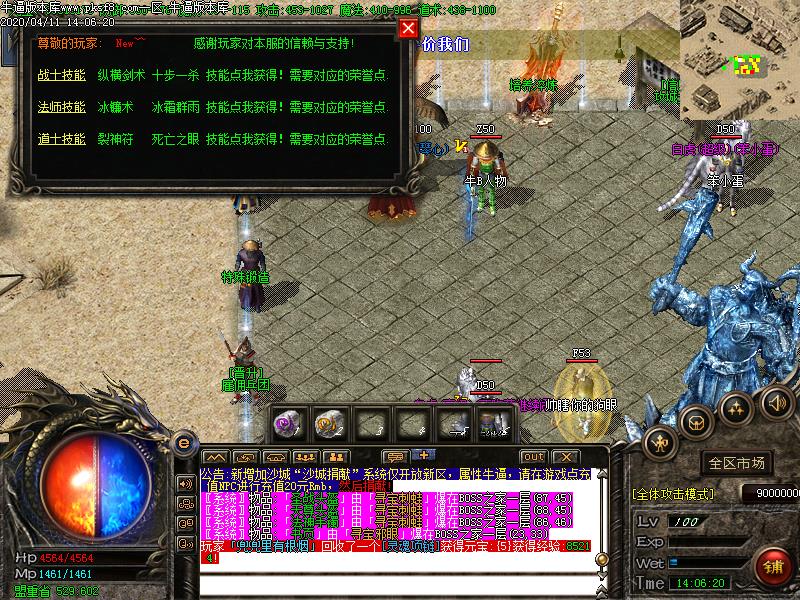800x600 pixels.
Task: Open the 全区市场 market button
Action: click(x=736, y=463)
